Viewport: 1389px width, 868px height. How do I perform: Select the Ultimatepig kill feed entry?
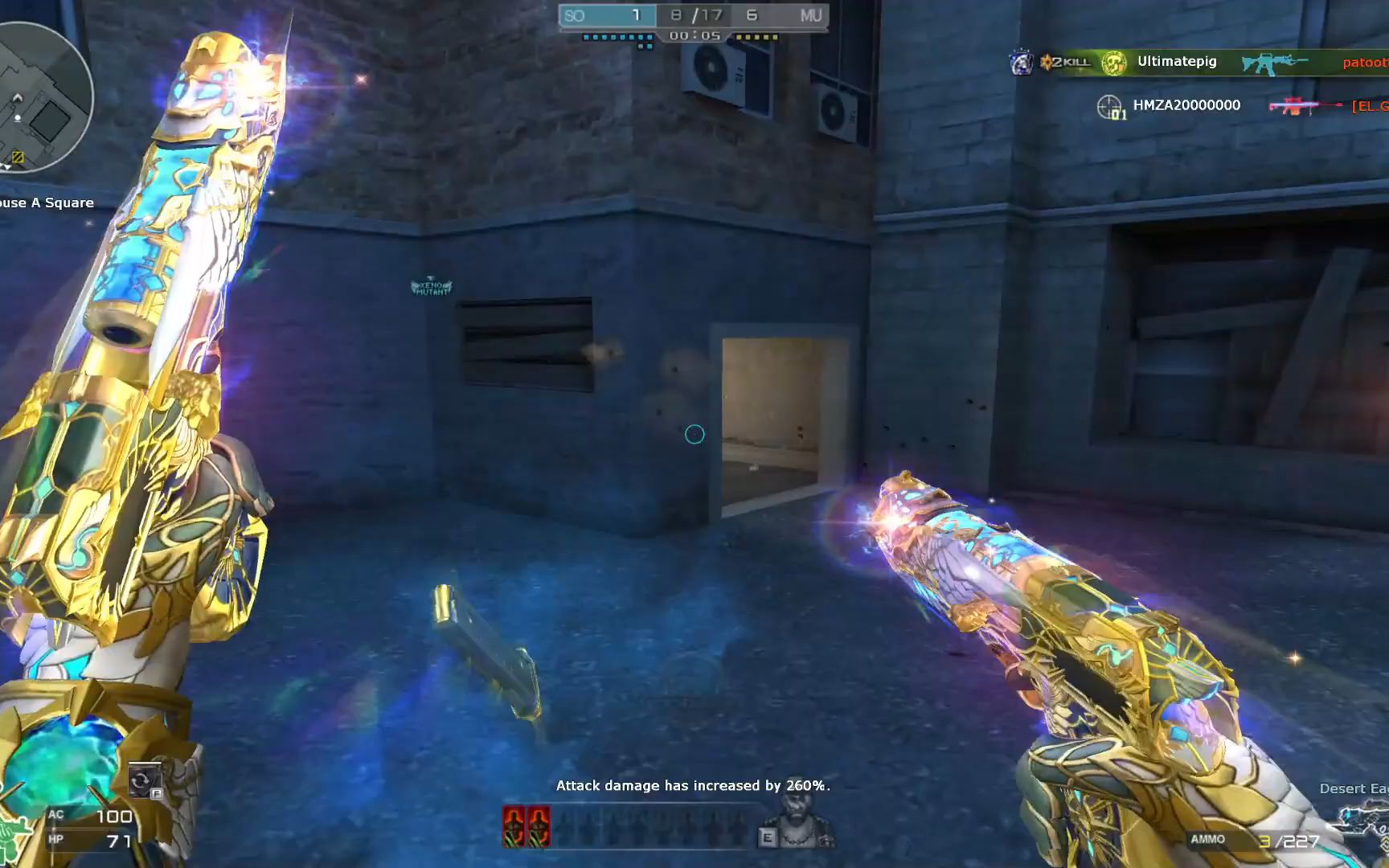(x=1176, y=62)
